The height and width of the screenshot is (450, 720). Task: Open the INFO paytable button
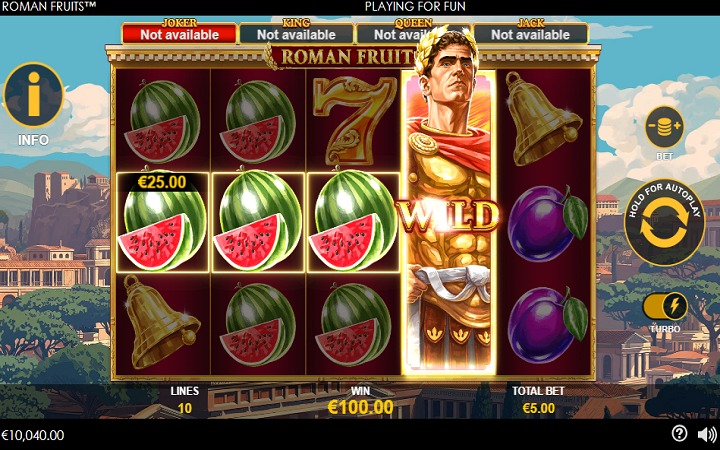click(33, 96)
